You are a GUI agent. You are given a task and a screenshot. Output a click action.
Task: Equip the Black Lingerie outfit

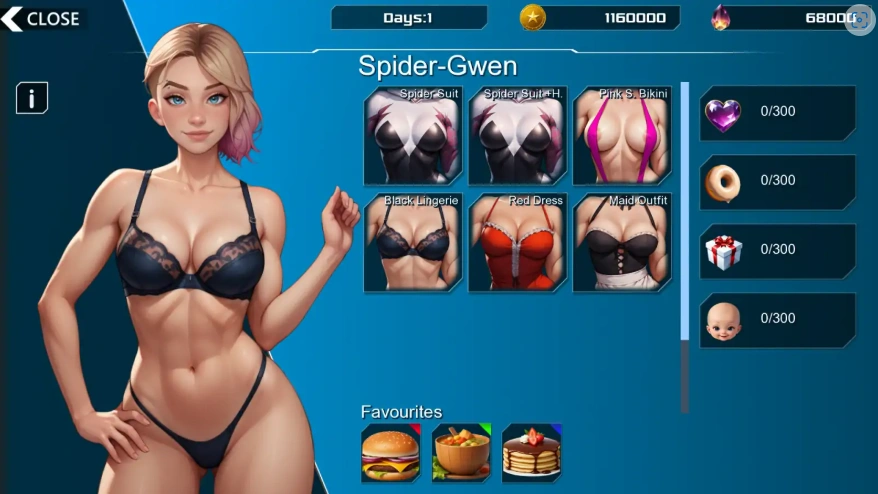[x=412, y=242]
